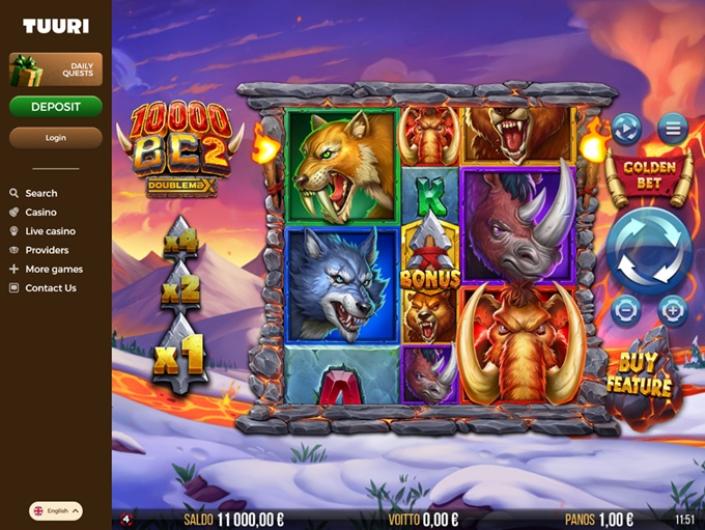Open the Login page
The image size is (705, 530).
tap(56, 137)
